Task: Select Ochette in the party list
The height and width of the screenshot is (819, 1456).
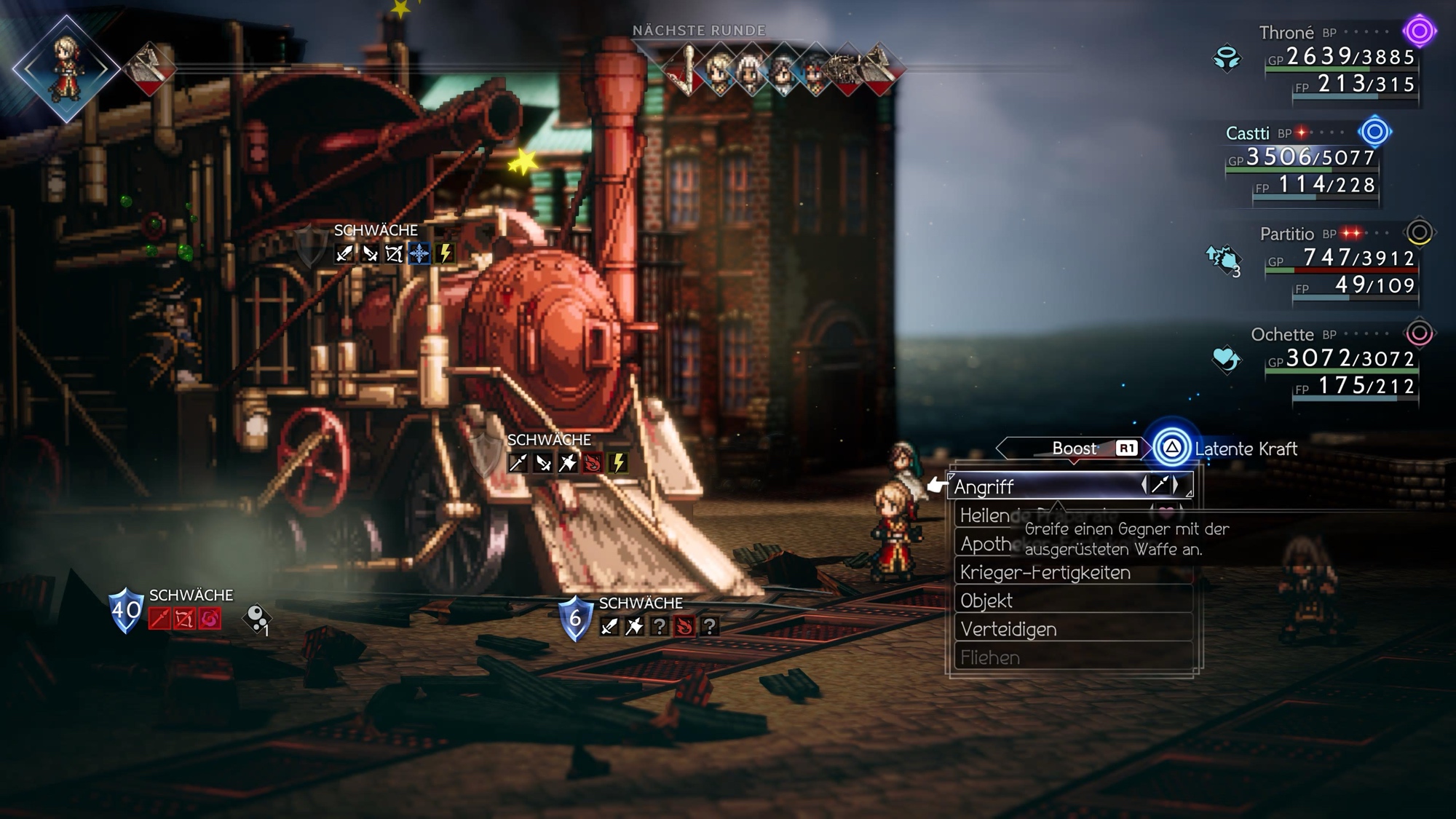Action: tap(1282, 335)
